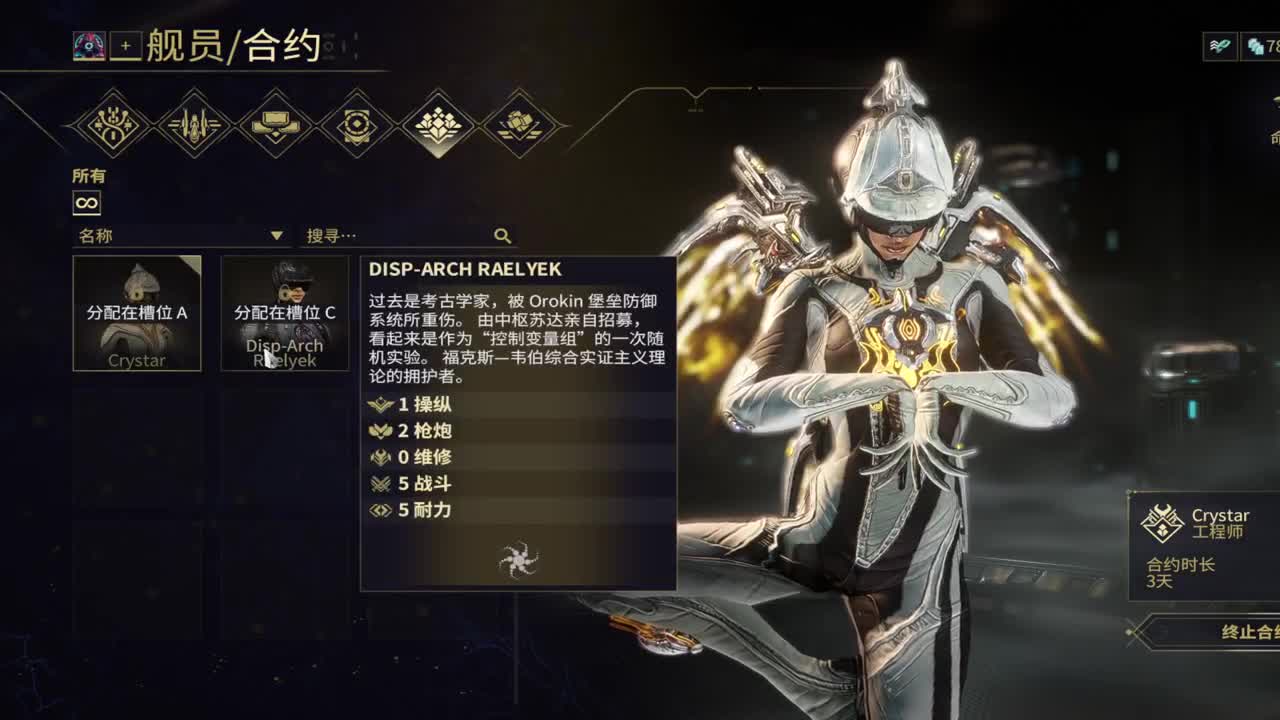Select the first crew category diamond icon
The image size is (1280, 720).
112,122
